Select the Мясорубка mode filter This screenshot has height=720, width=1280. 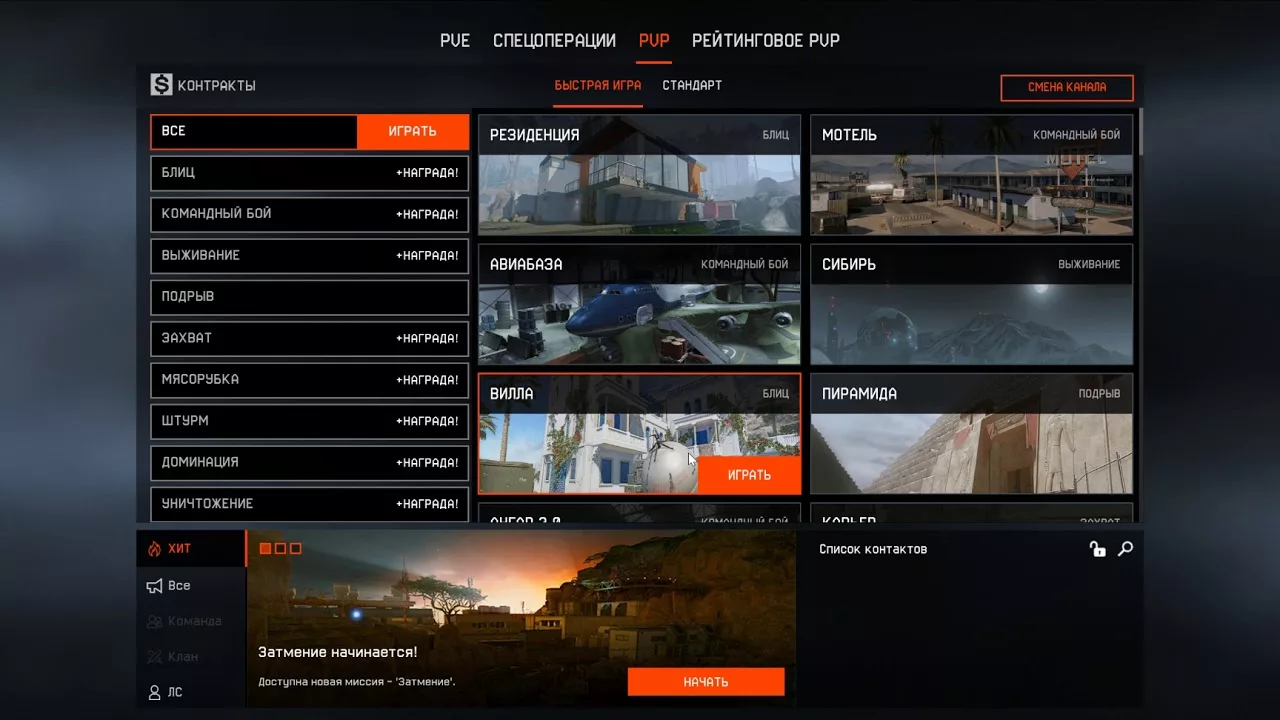pyautogui.click(x=309, y=380)
